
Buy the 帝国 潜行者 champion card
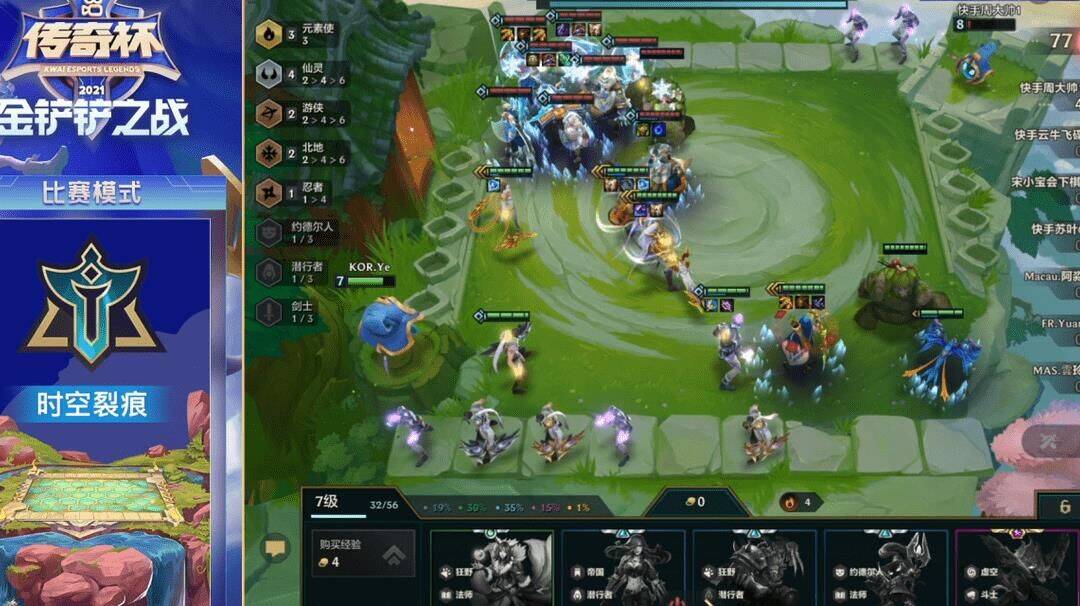(x=623, y=567)
